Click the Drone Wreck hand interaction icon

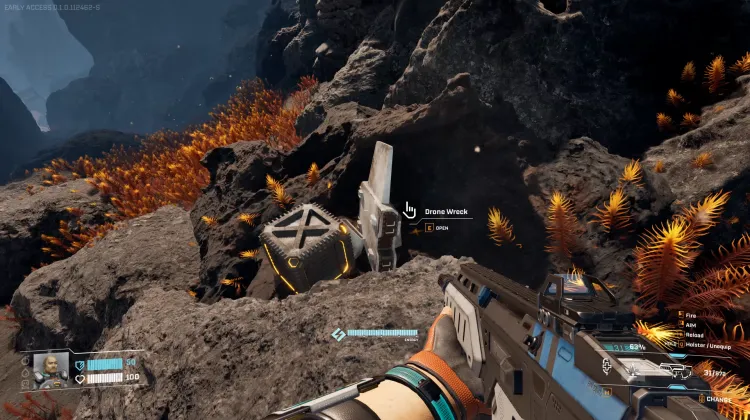(409, 210)
